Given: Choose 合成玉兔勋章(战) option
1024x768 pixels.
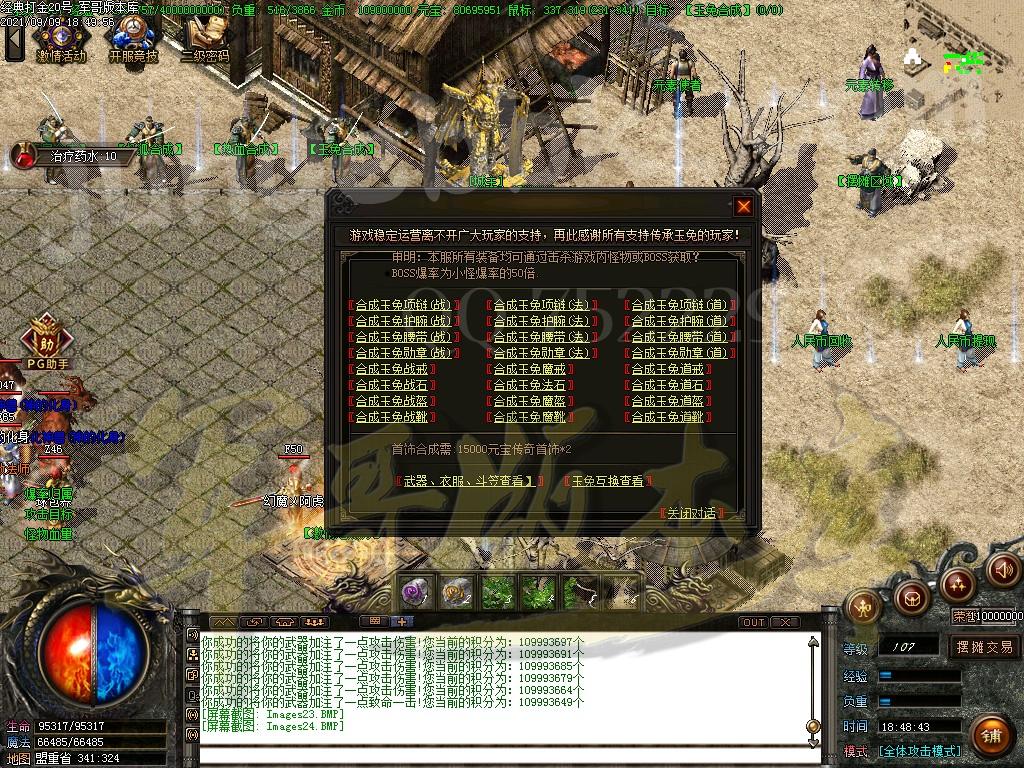Looking at the screenshot, I should pos(404,353).
